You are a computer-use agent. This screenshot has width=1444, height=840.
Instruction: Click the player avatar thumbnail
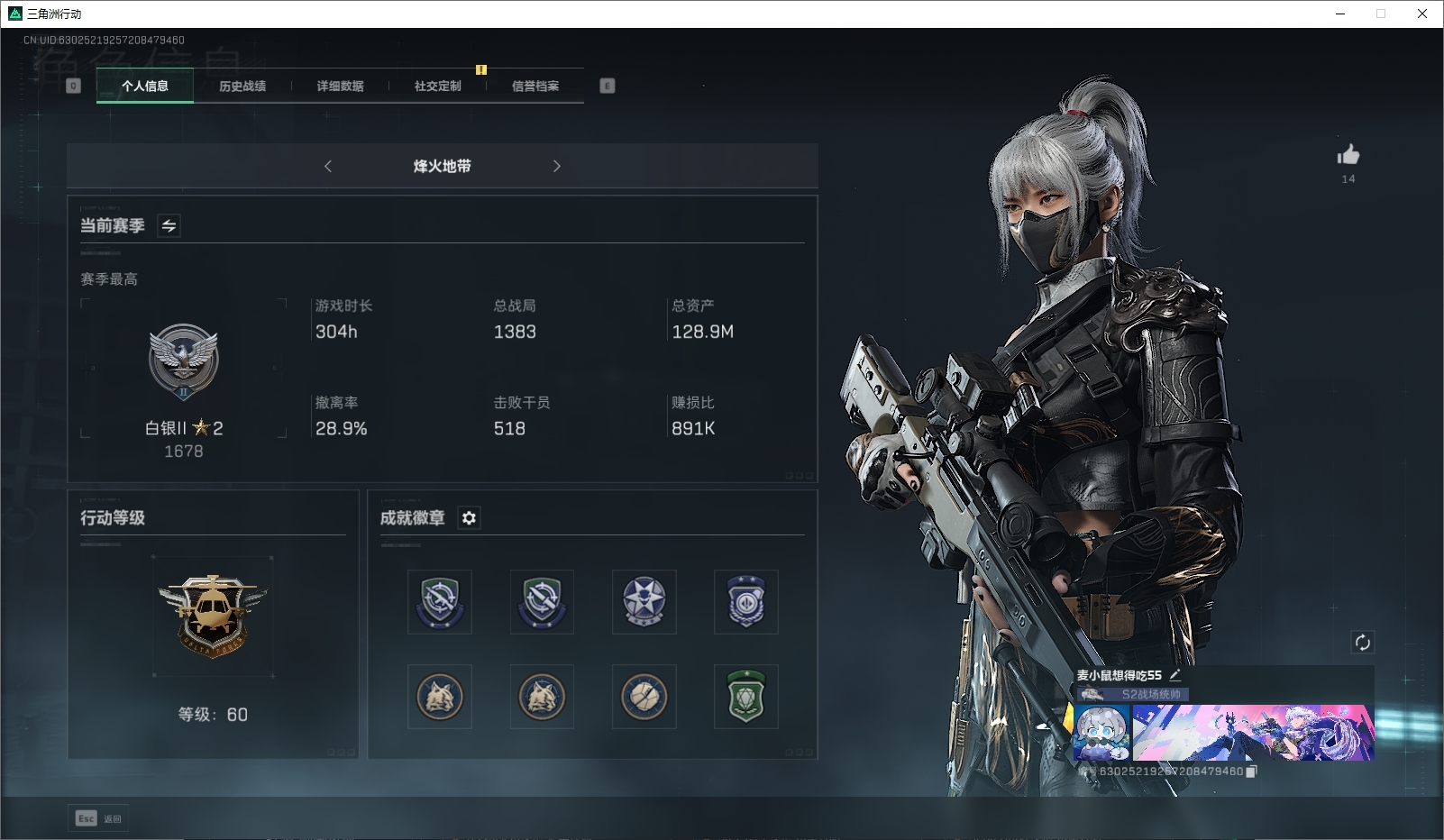(1101, 732)
